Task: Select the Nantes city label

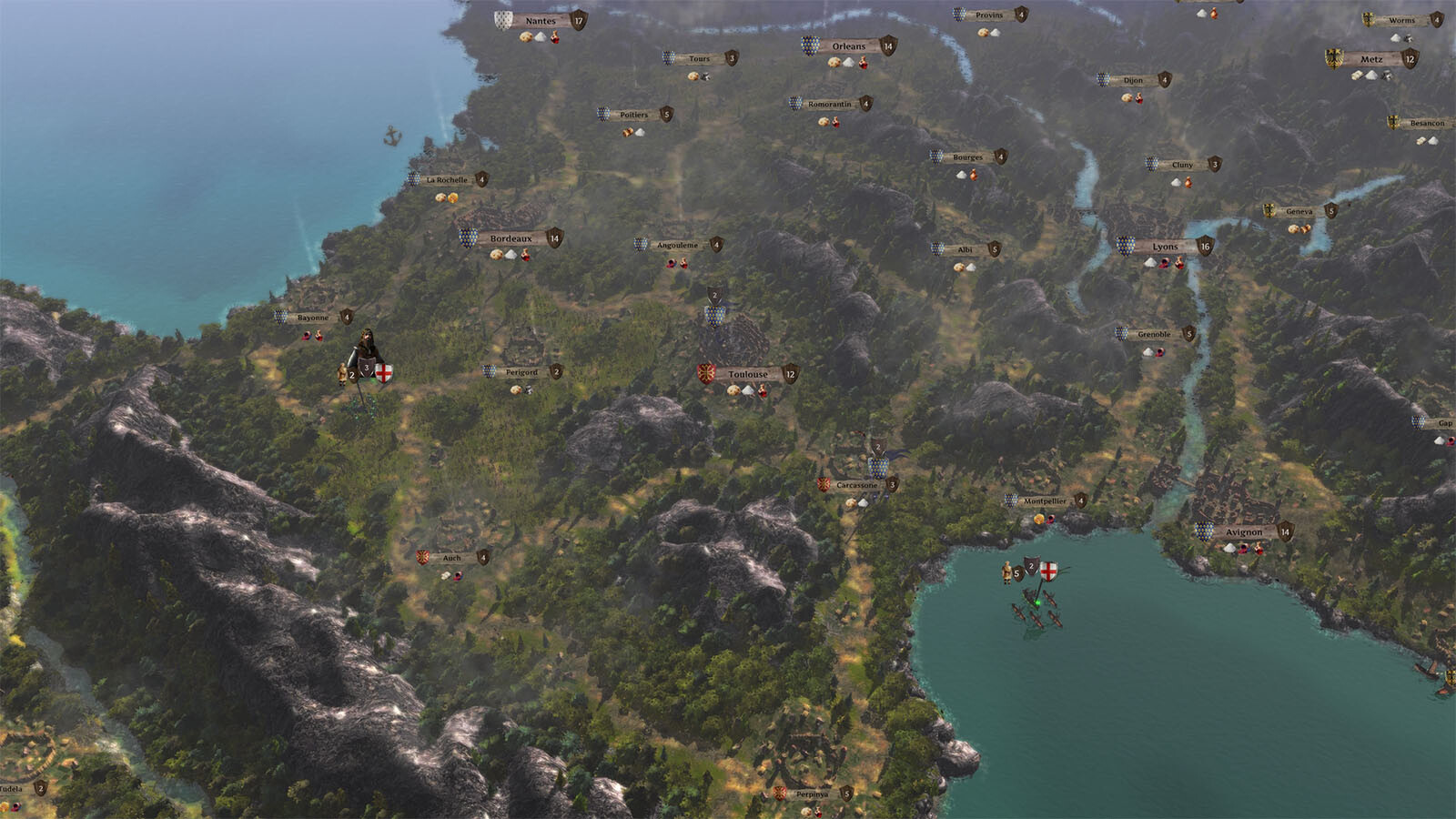Action: tap(541, 21)
